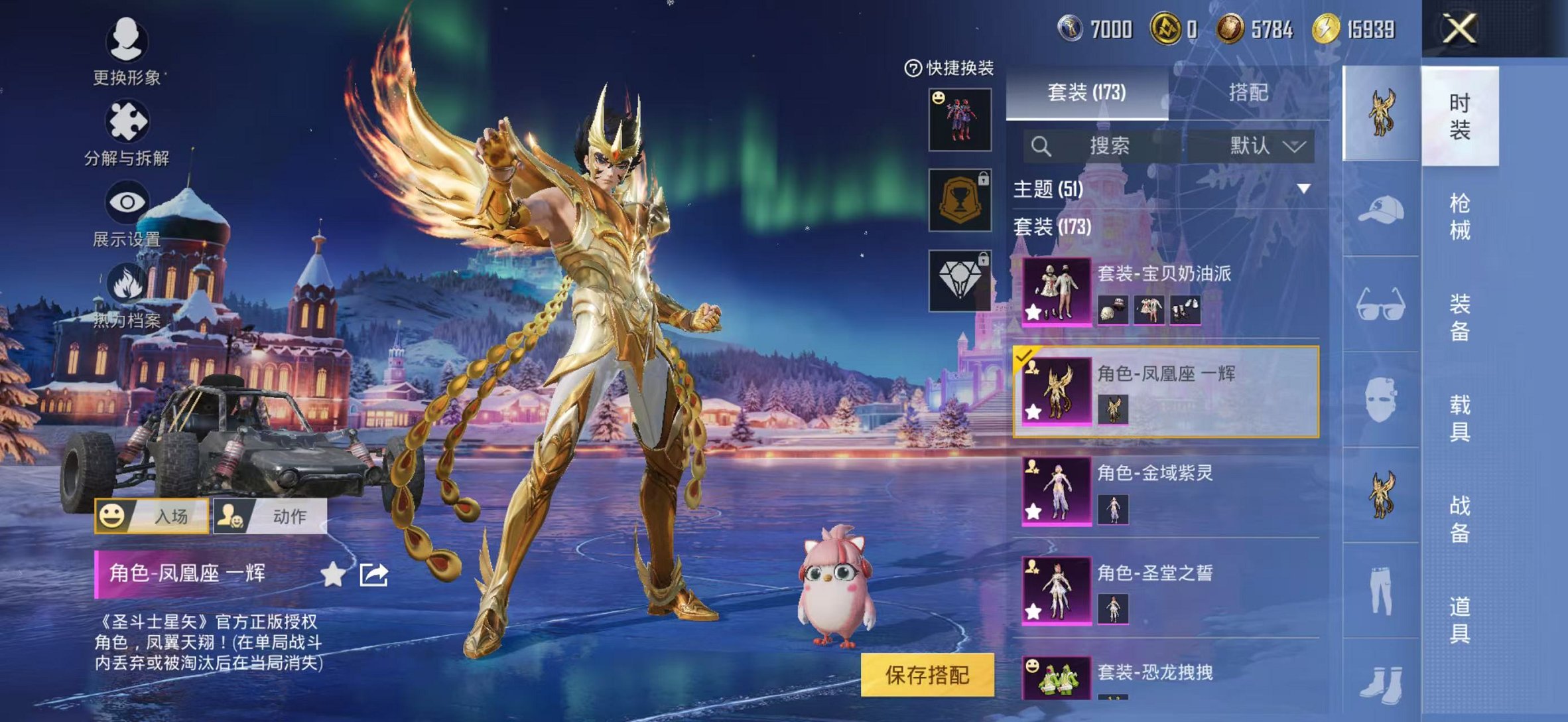1568x722 pixels.
Task: Open 分解与拆解 puzzle-piece menu
Action: tap(127, 122)
